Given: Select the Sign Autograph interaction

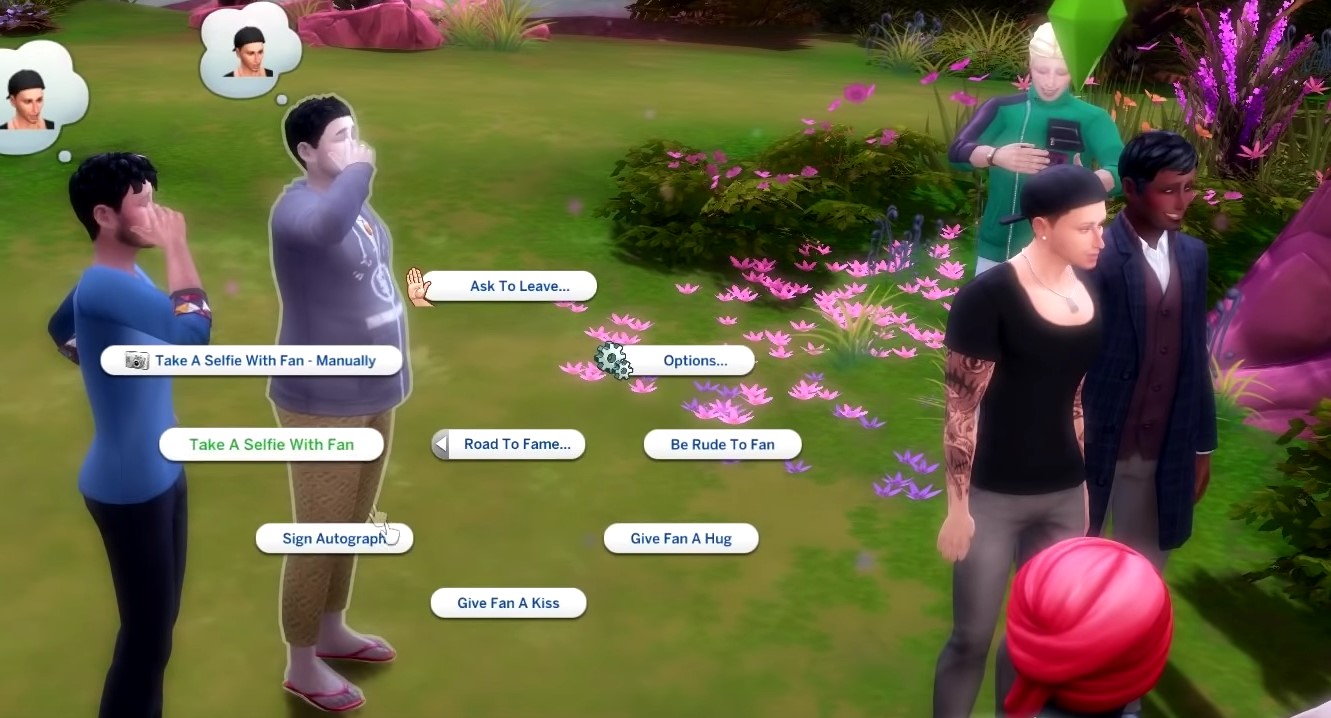Looking at the screenshot, I should [x=333, y=538].
